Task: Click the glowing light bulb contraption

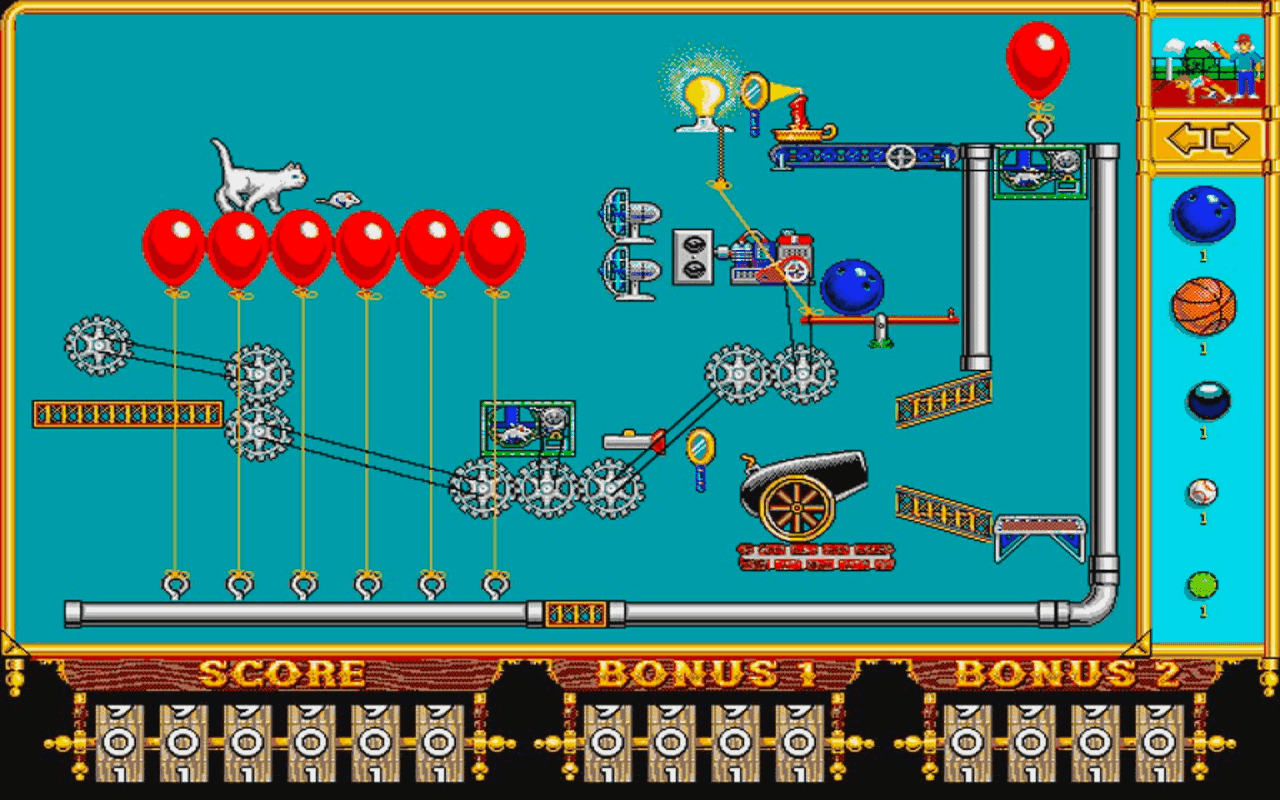Action: pos(705,95)
